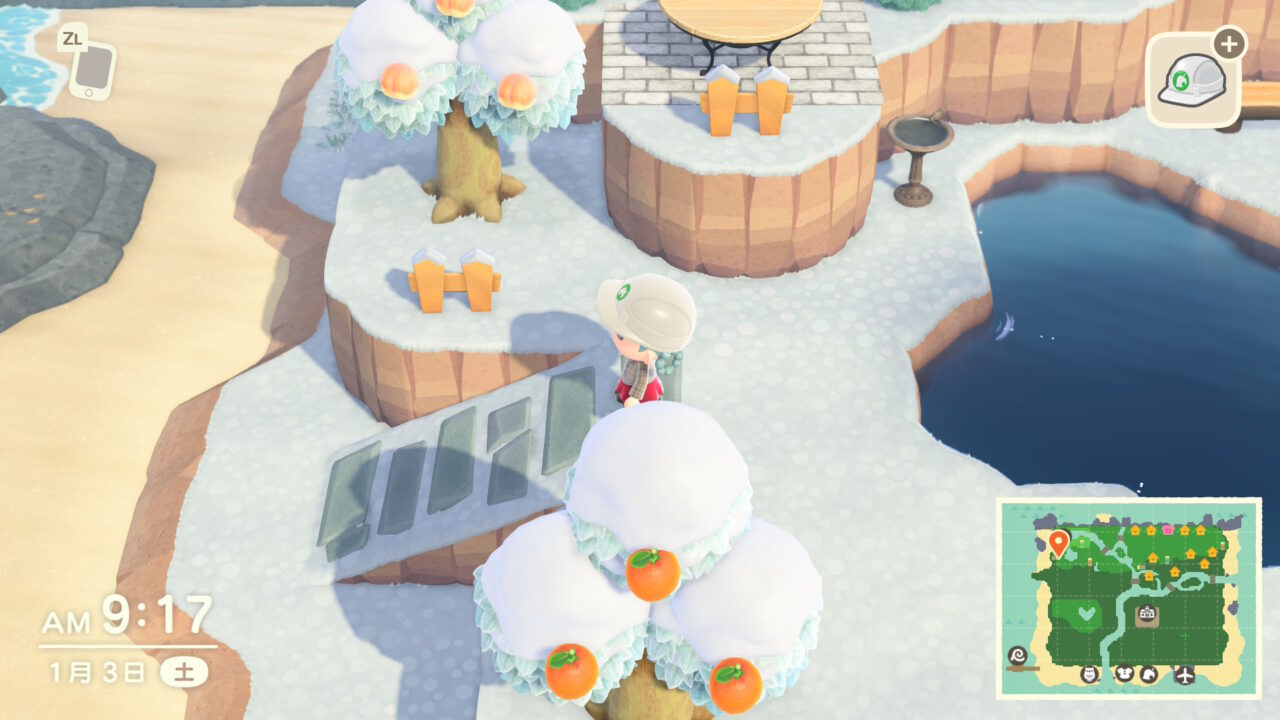This screenshot has height=720, width=1280.
Task: Click the island minimap
Action: point(1128,597)
